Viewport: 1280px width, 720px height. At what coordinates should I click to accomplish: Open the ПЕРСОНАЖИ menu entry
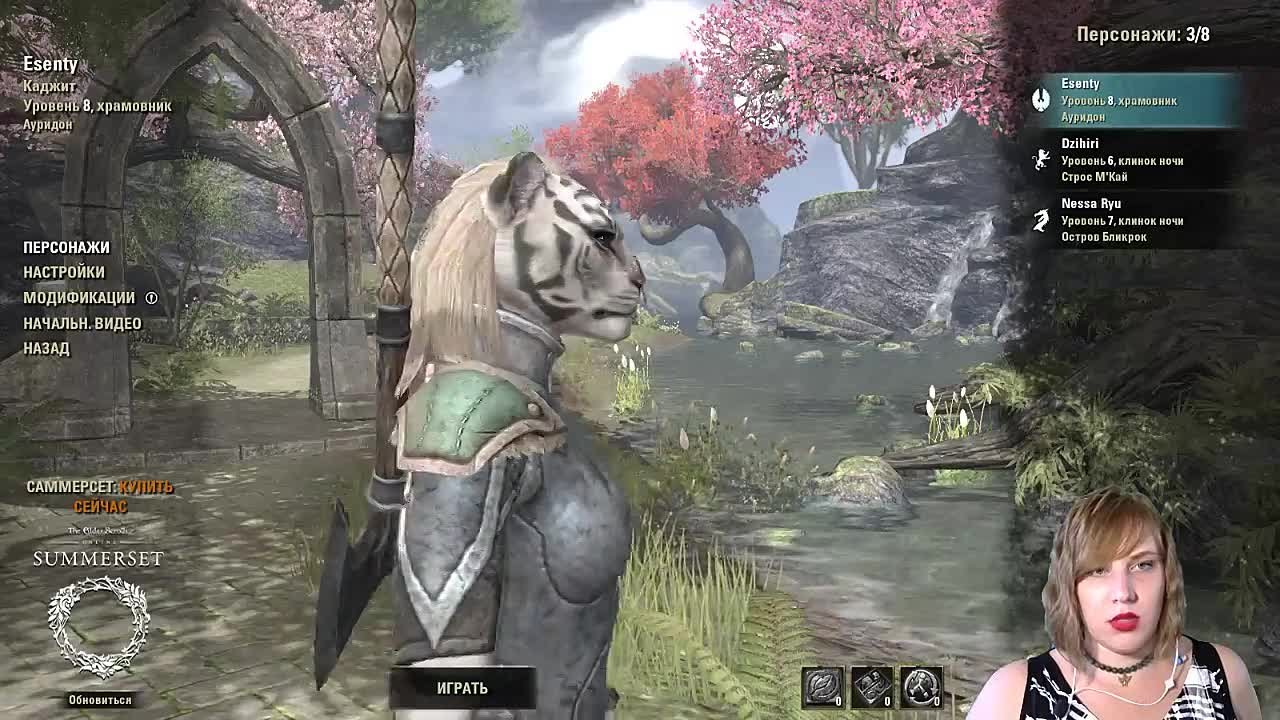pos(67,247)
